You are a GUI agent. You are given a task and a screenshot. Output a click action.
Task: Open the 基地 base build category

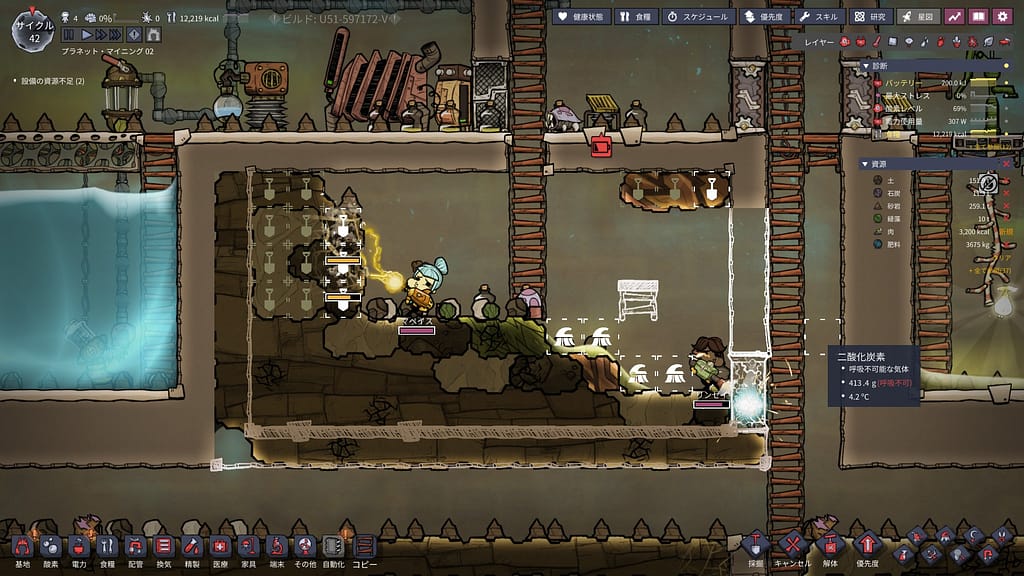pos(22,548)
